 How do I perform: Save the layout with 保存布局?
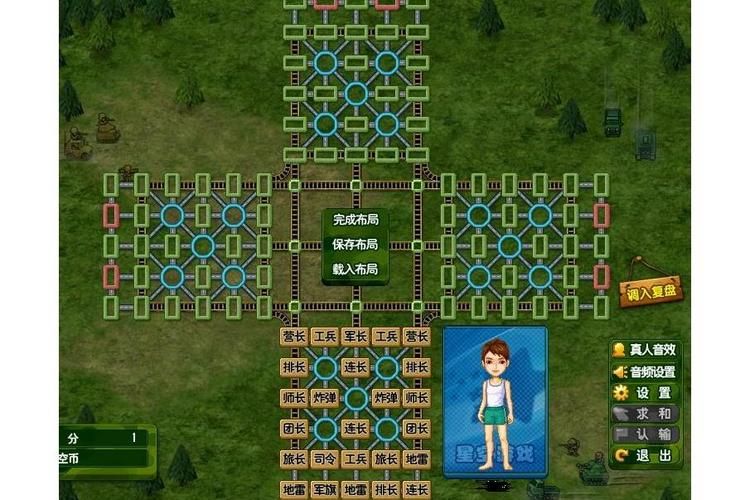355,244
